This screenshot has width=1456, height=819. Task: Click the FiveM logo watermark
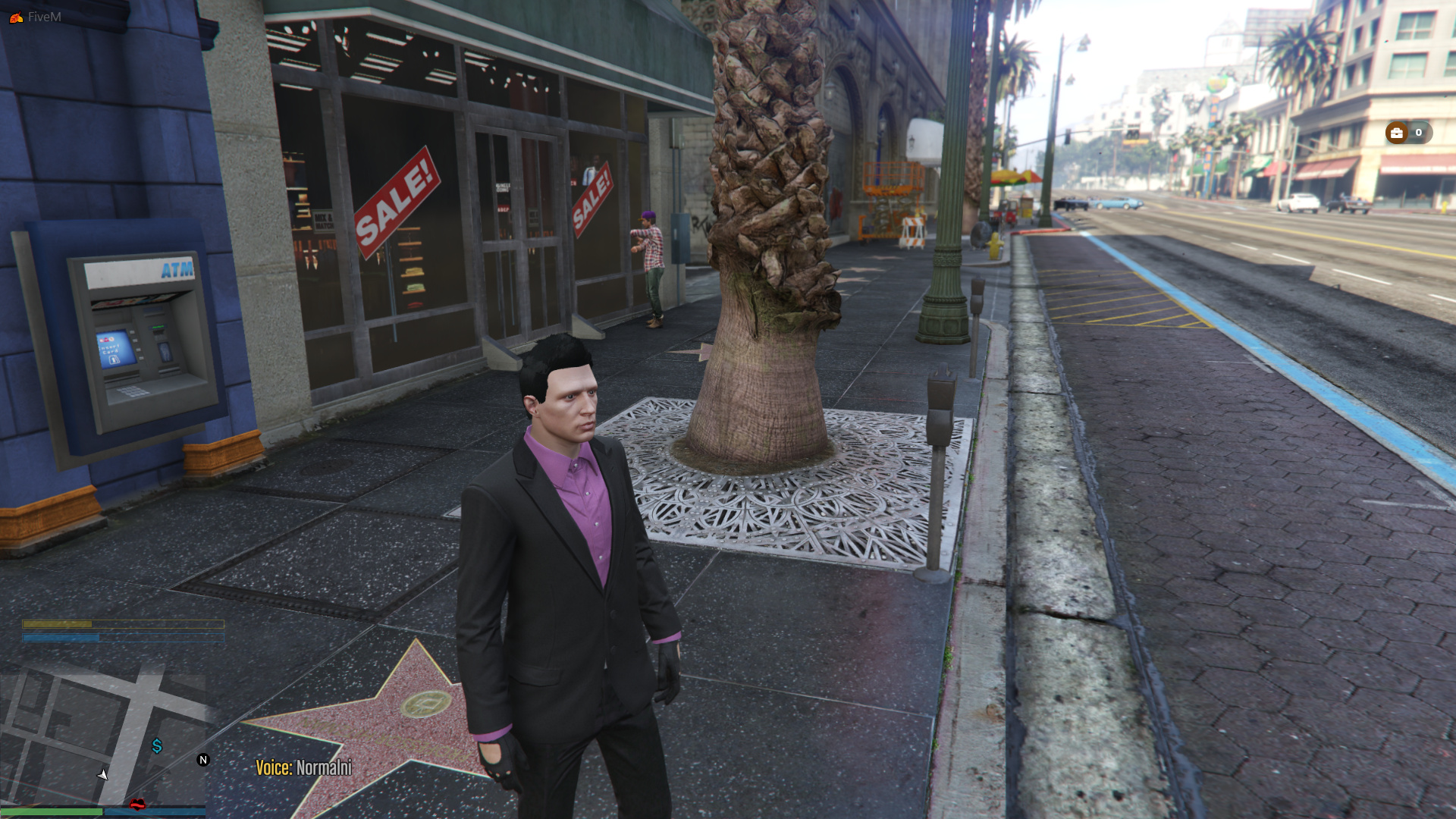(16, 17)
